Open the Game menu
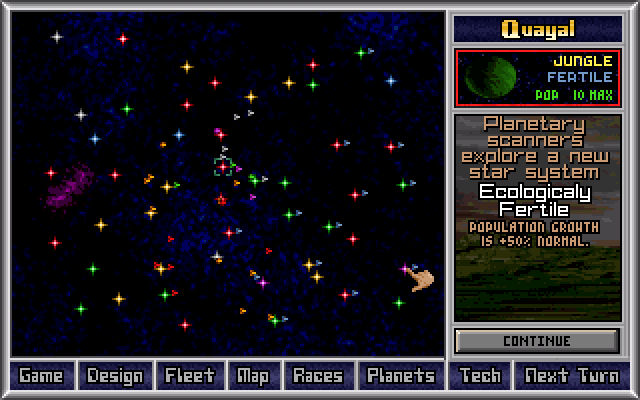640x400 pixels. [x=41, y=376]
